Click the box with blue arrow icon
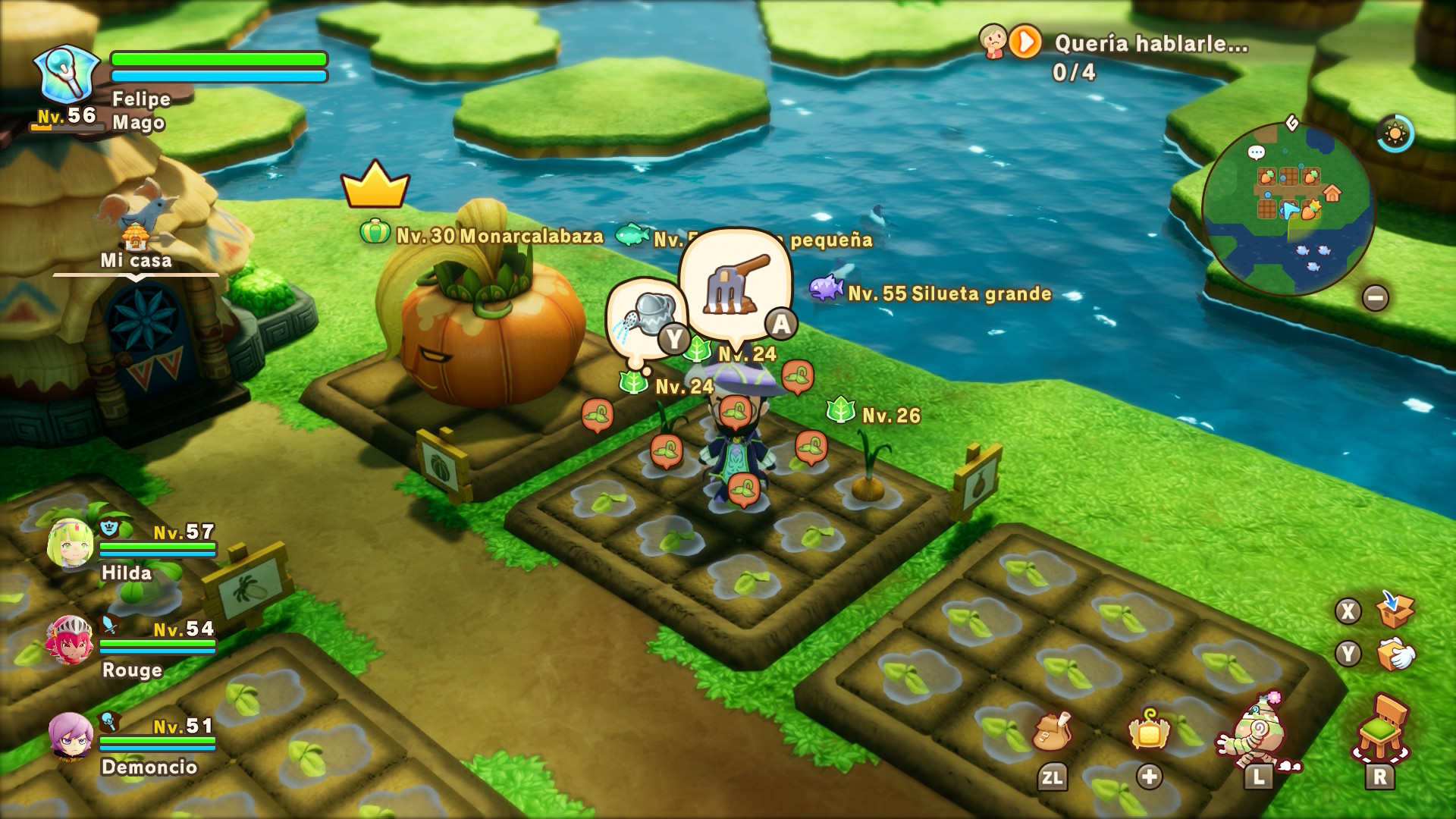 click(x=1394, y=610)
